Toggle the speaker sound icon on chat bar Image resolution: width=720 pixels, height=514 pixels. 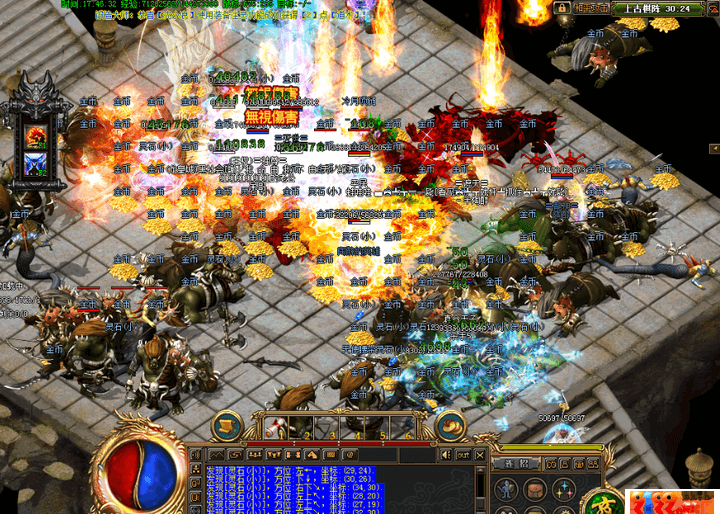point(445,456)
